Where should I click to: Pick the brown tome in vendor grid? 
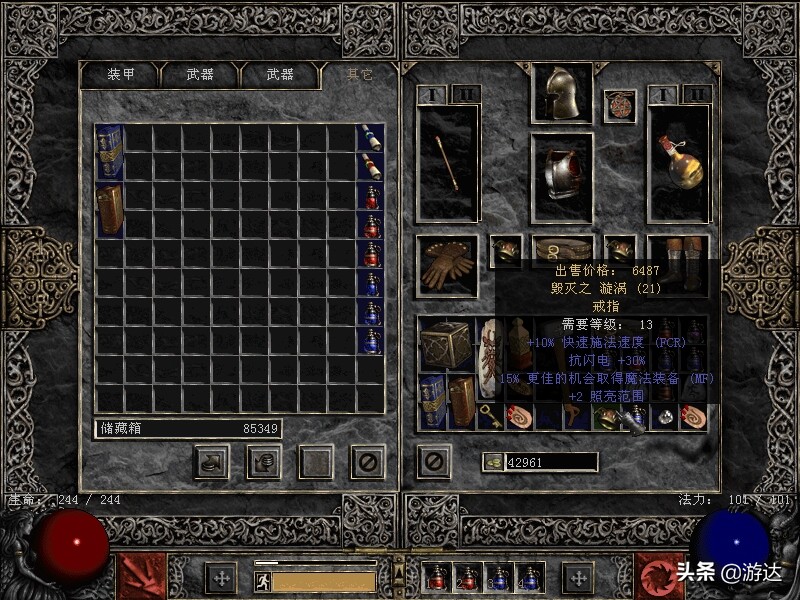click(109, 209)
